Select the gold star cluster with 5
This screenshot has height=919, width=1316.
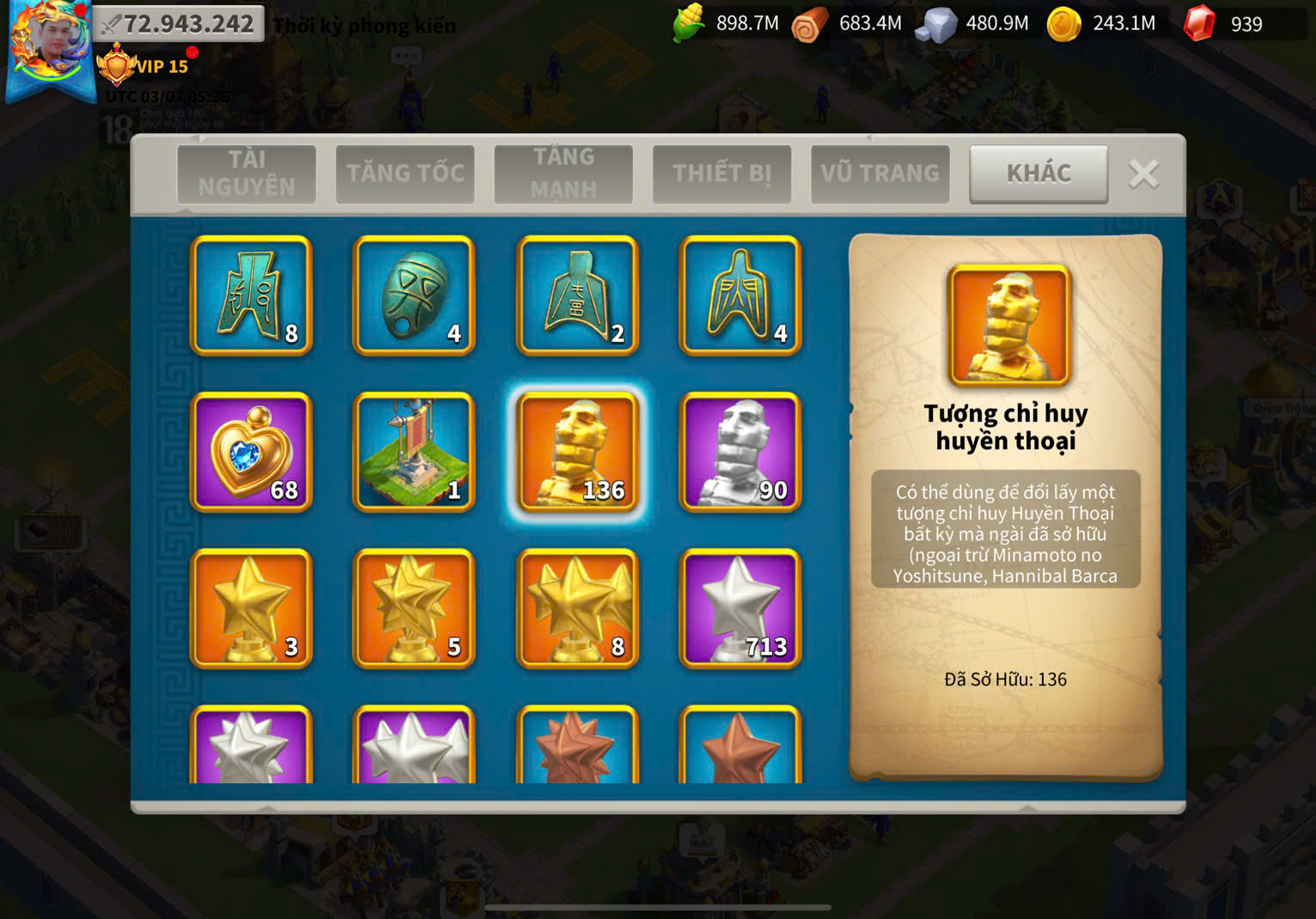[414, 608]
